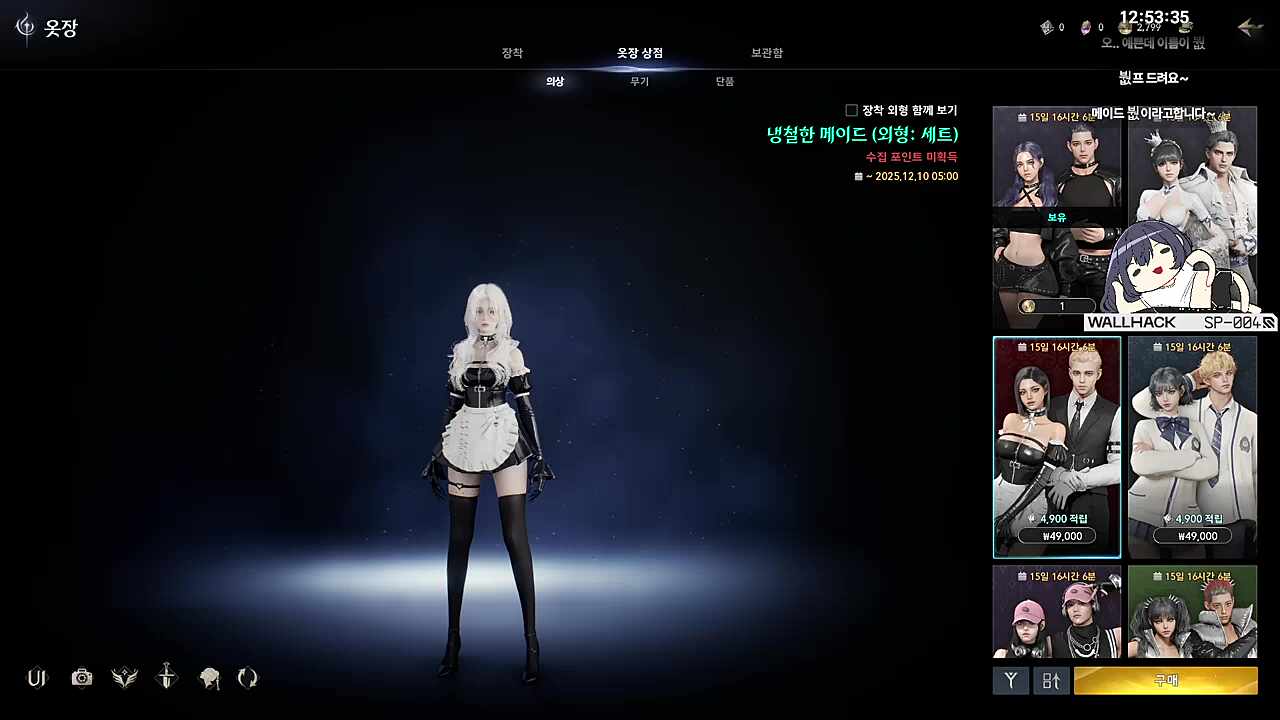
Task: Click the pink cap couple outfit thumbnail
Action: [1056, 611]
